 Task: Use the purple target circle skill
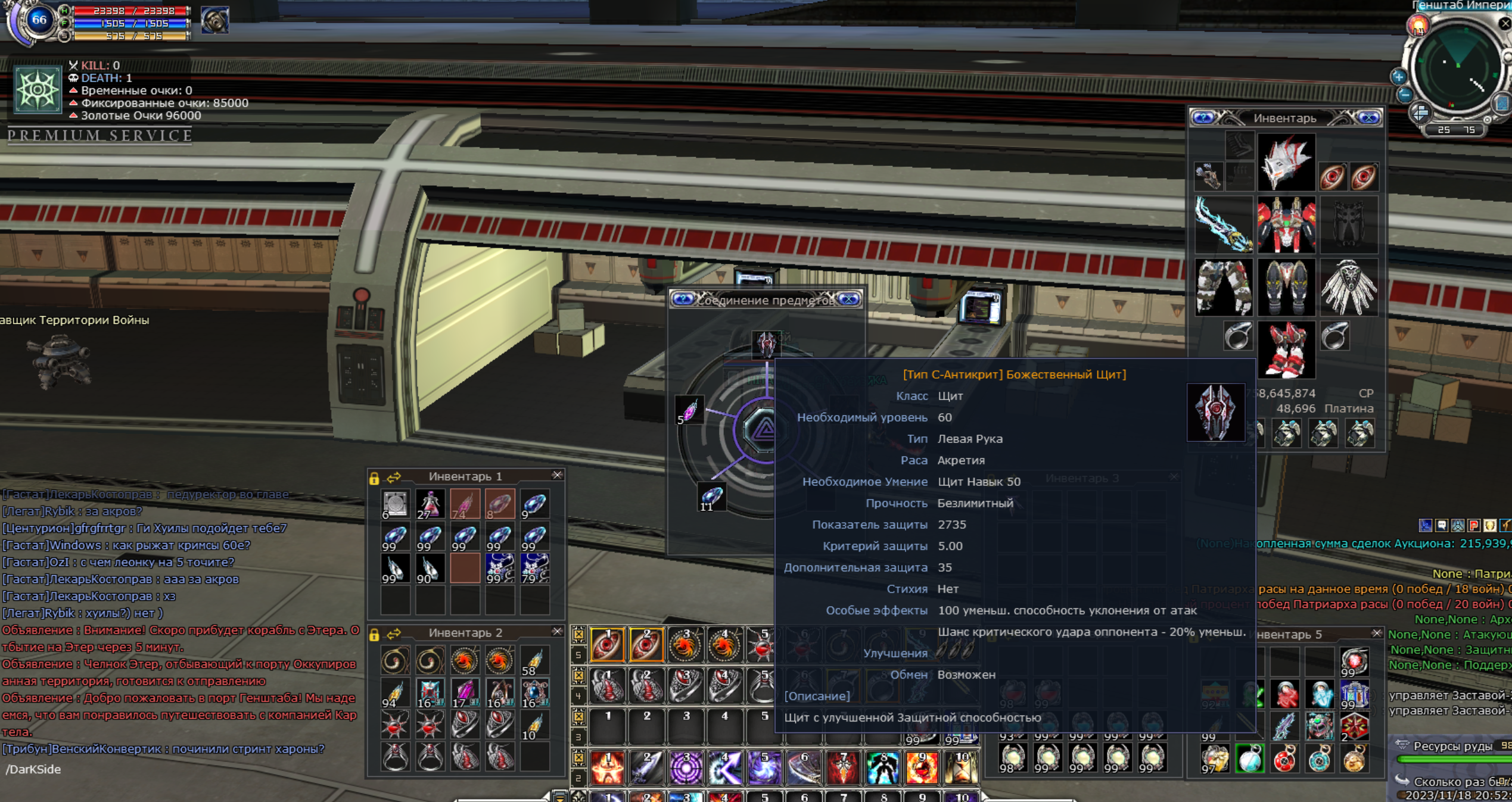tap(686, 767)
